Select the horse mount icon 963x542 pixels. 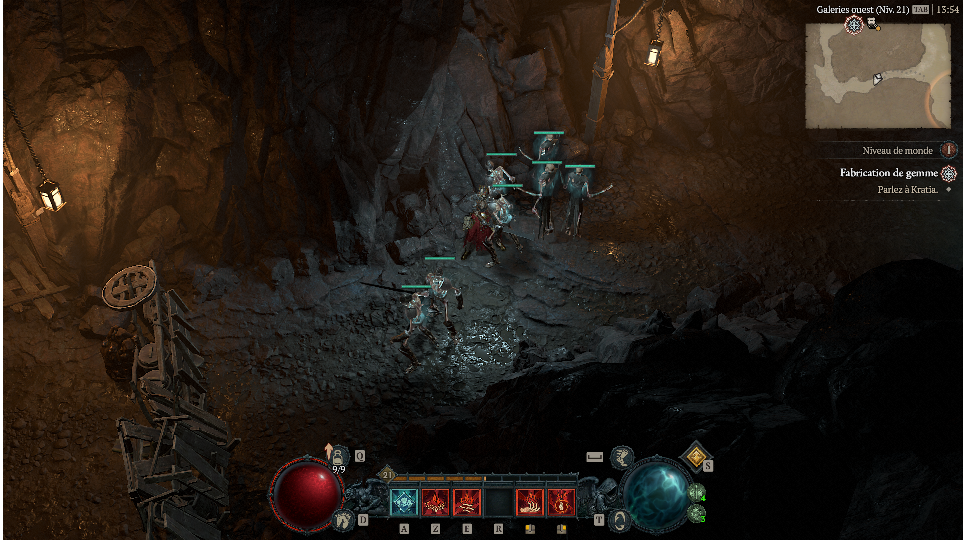(x=621, y=457)
